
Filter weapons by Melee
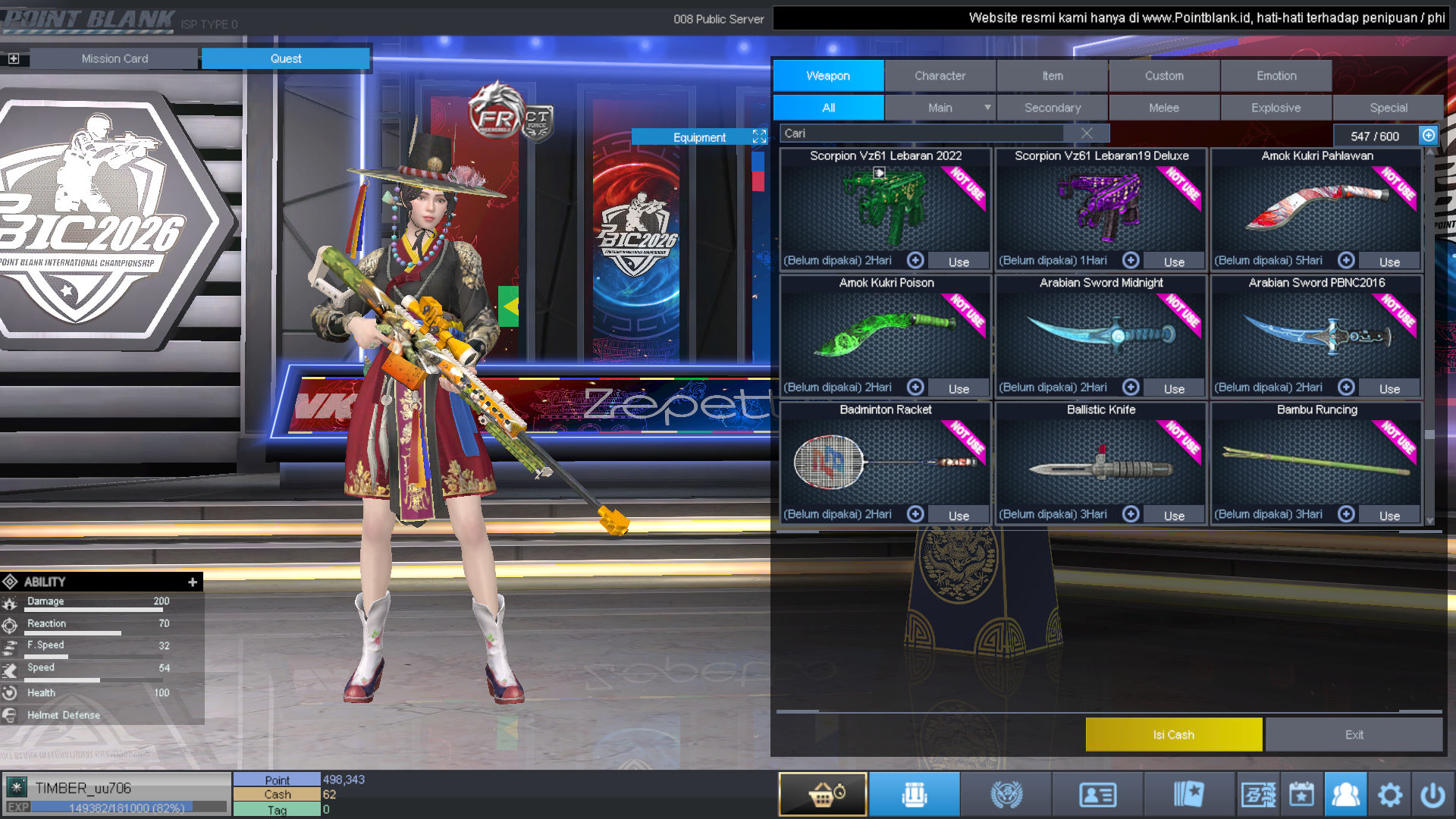[x=1163, y=108]
